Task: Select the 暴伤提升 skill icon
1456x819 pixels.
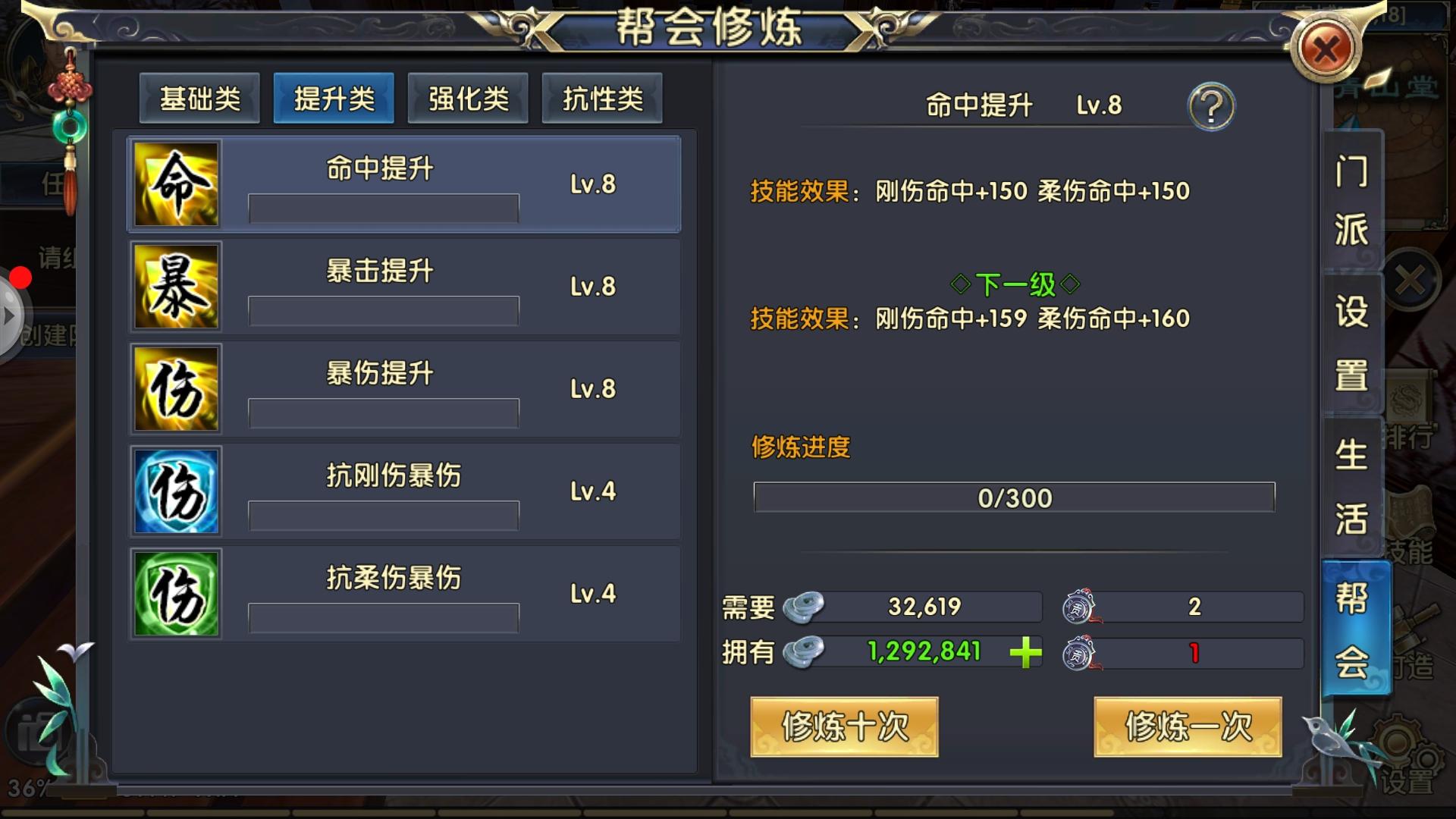Action: (176, 389)
